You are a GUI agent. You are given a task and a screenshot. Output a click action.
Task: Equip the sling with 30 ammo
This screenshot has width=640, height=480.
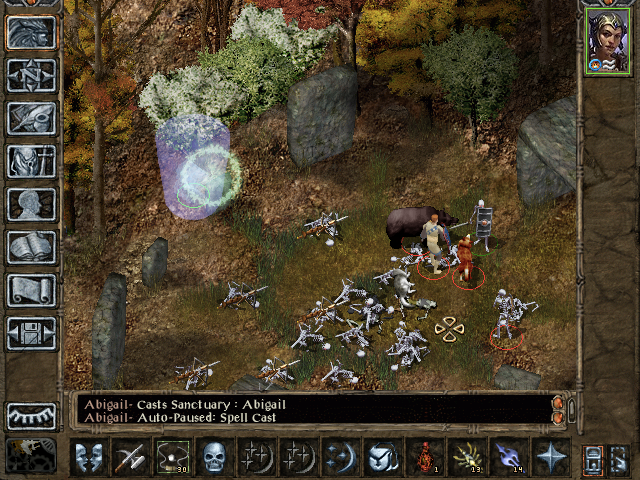[173, 457]
